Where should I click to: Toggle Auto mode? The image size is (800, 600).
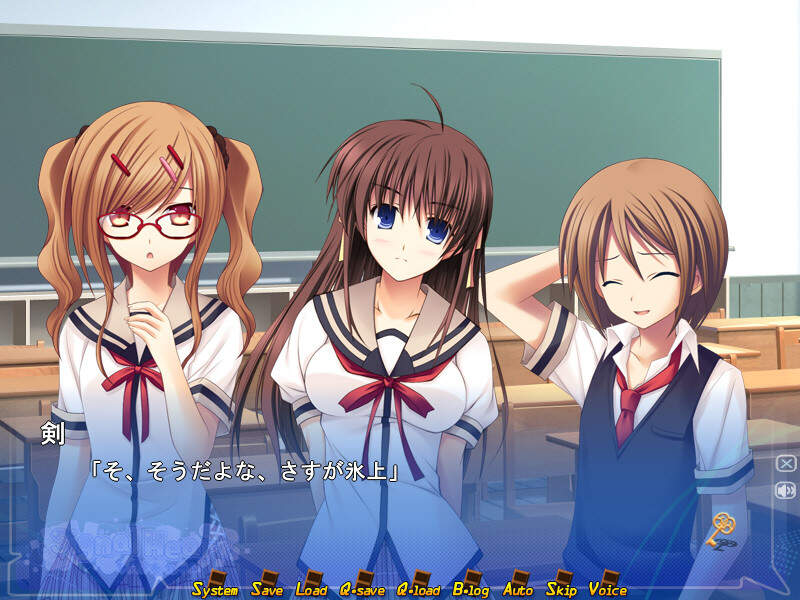point(518,586)
